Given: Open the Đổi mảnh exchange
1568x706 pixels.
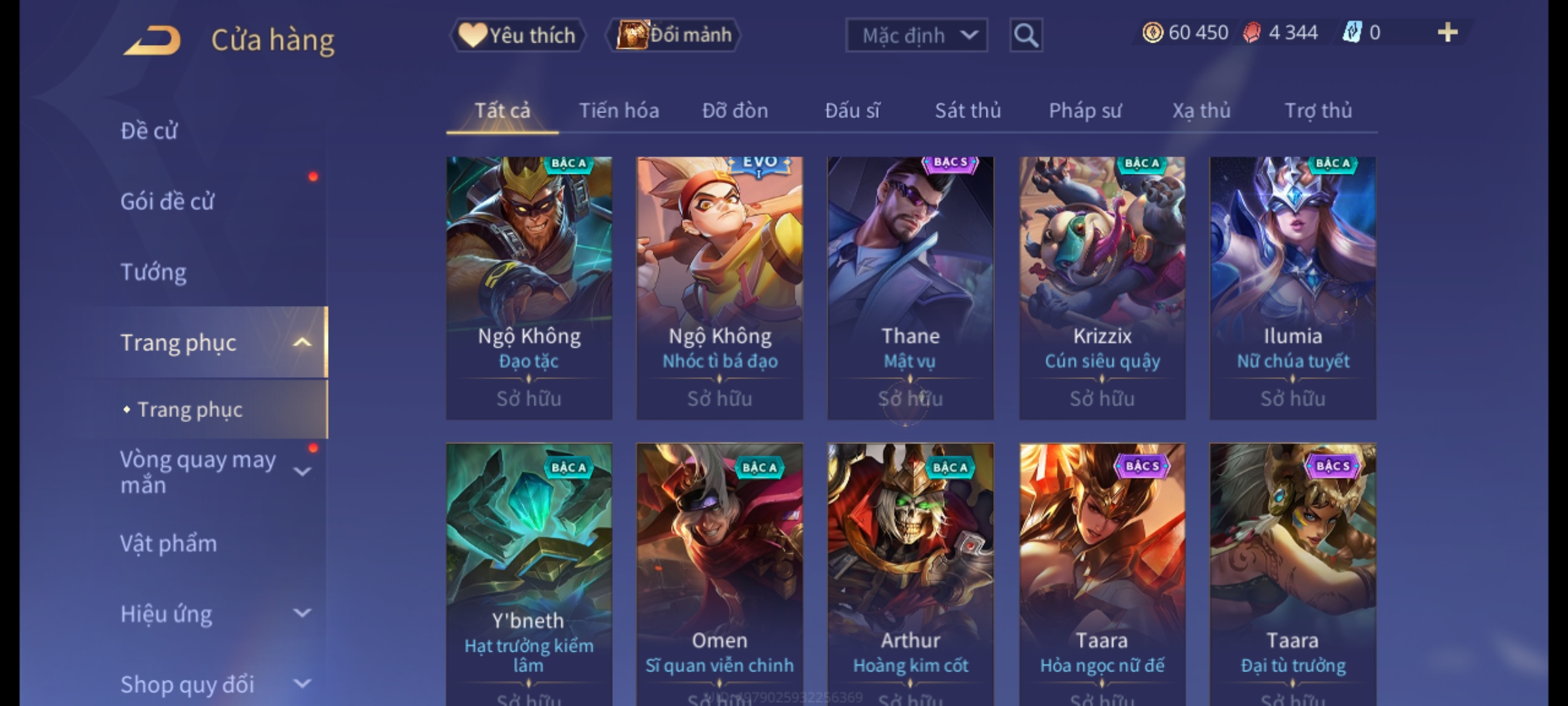Looking at the screenshot, I should pyautogui.click(x=674, y=35).
